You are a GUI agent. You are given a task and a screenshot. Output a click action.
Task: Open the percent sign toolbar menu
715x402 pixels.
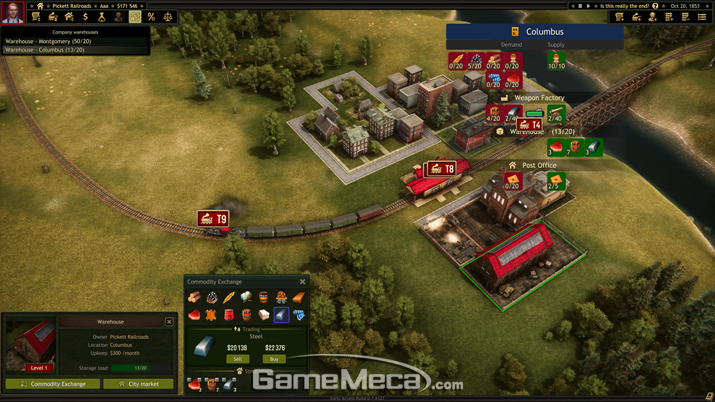click(x=151, y=17)
